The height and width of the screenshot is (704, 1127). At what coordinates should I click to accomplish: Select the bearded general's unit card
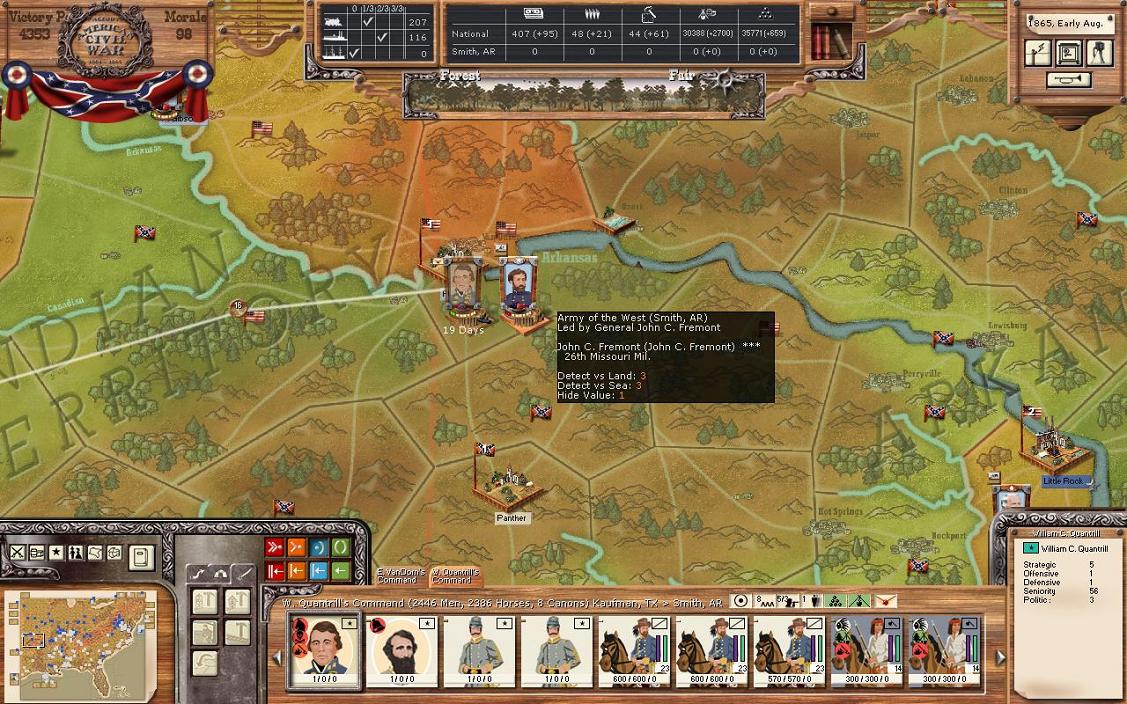coord(401,651)
